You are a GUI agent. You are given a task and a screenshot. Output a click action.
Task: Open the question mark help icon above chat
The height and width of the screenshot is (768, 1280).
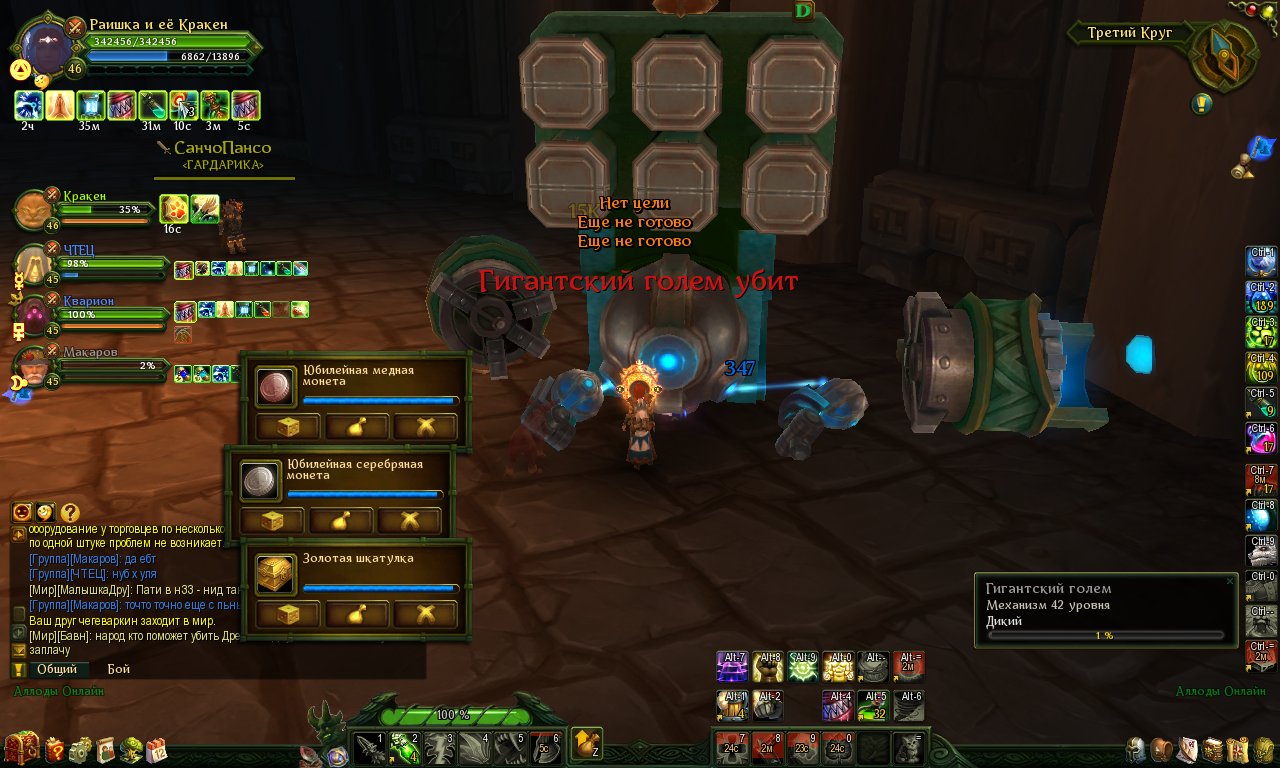[x=70, y=512]
